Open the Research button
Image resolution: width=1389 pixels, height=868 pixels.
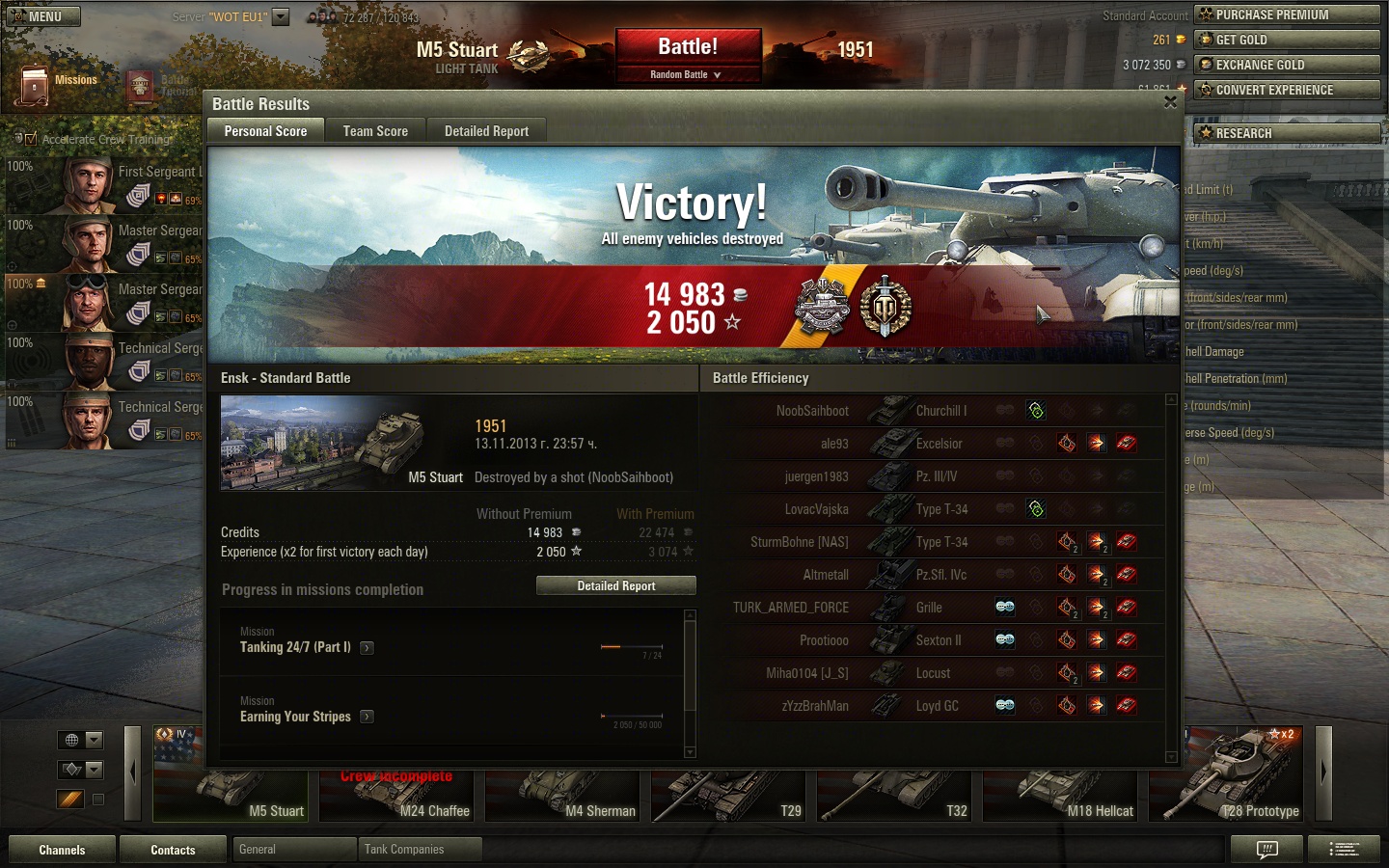pos(1287,133)
